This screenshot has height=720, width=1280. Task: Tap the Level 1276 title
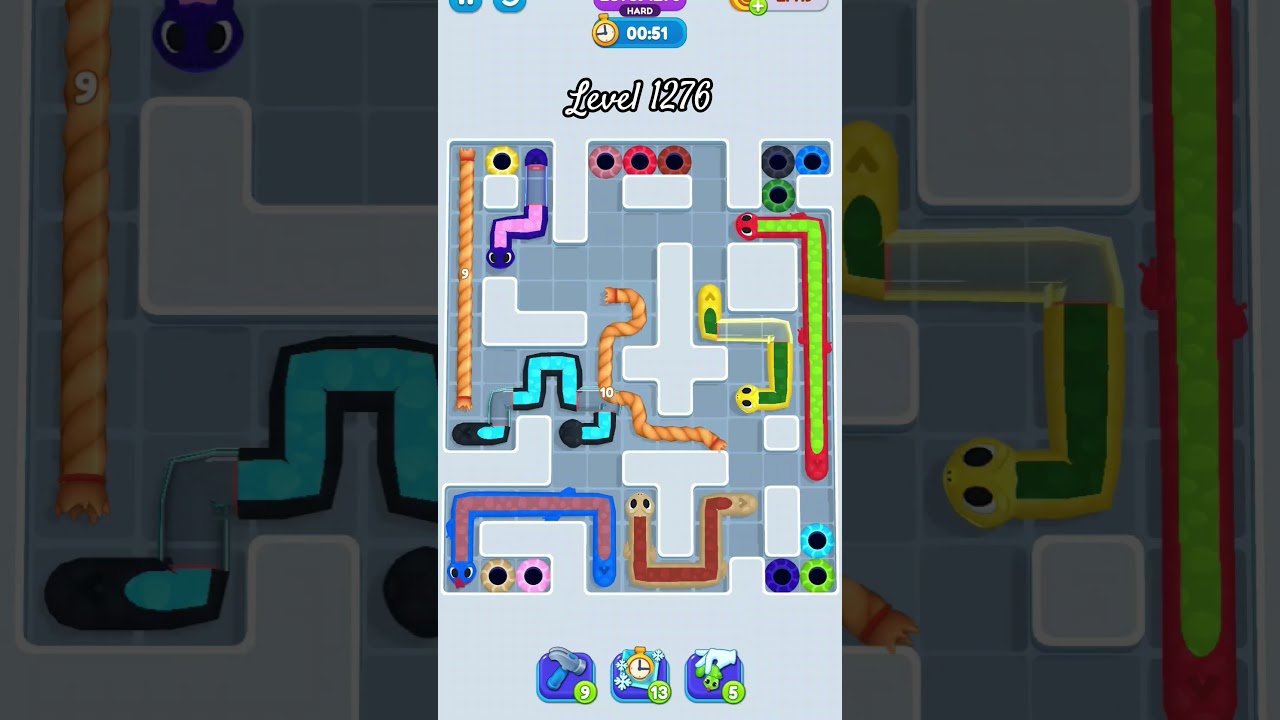click(x=640, y=97)
